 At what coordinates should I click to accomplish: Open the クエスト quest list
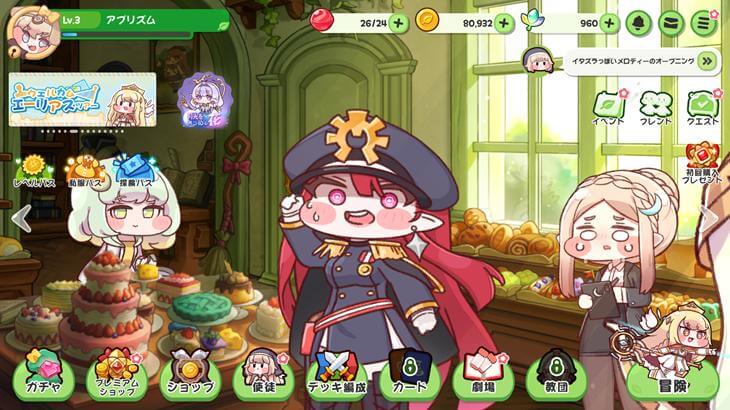pyautogui.click(x=703, y=108)
